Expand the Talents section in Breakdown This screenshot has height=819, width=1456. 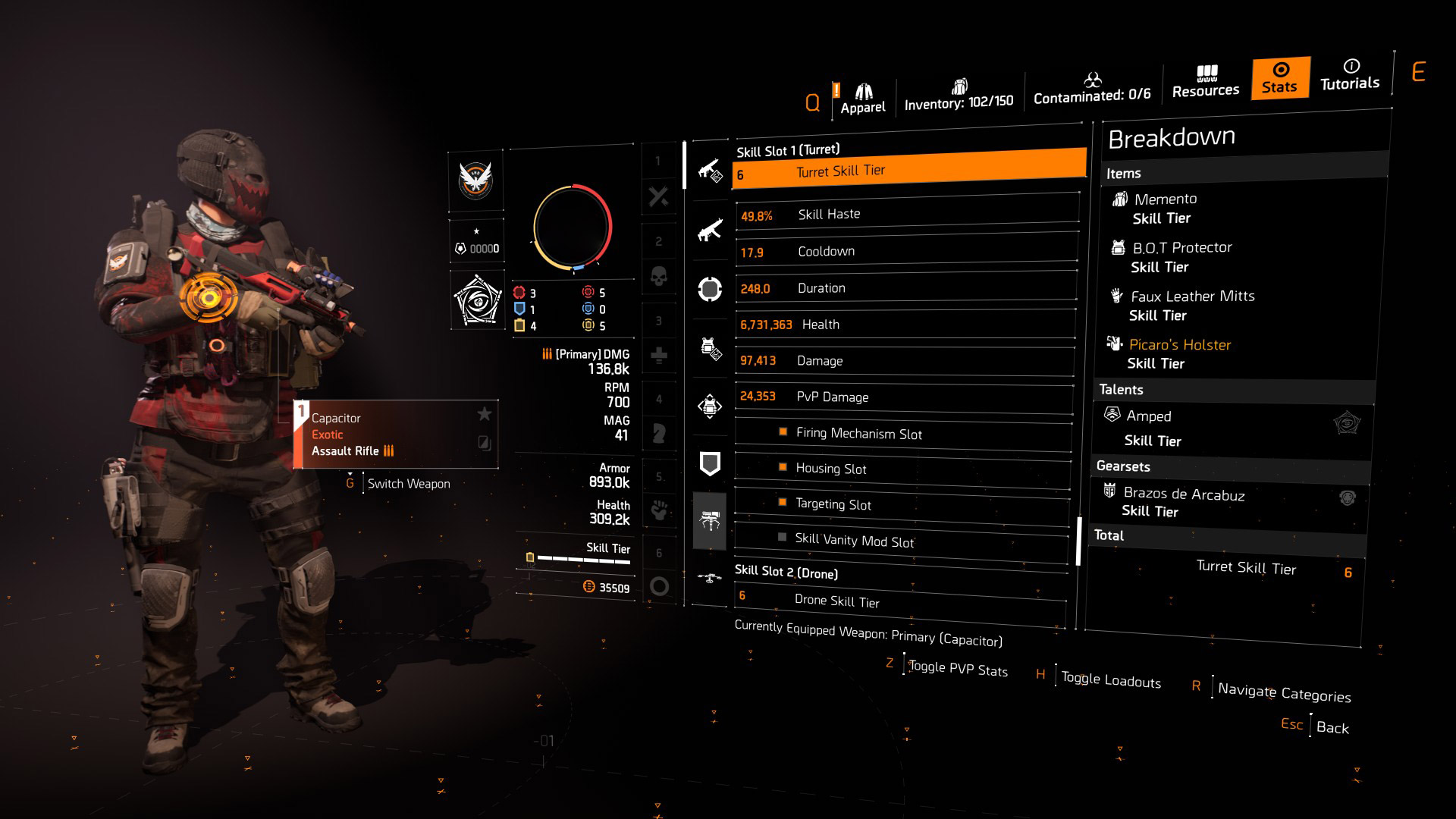pyautogui.click(x=1121, y=389)
